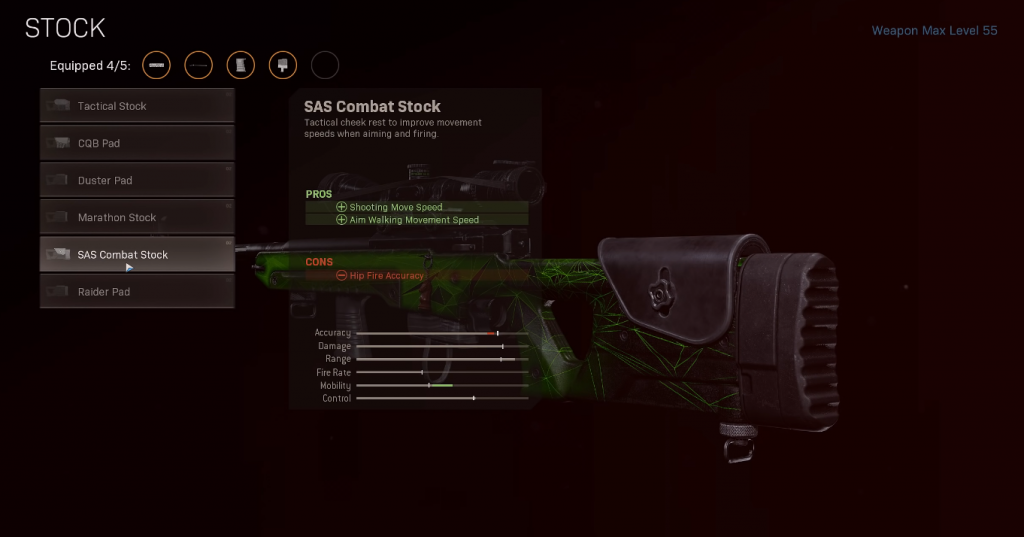The width and height of the screenshot is (1024, 537).
Task: Select the Tactical Stock attachment
Action: click(x=137, y=106)
